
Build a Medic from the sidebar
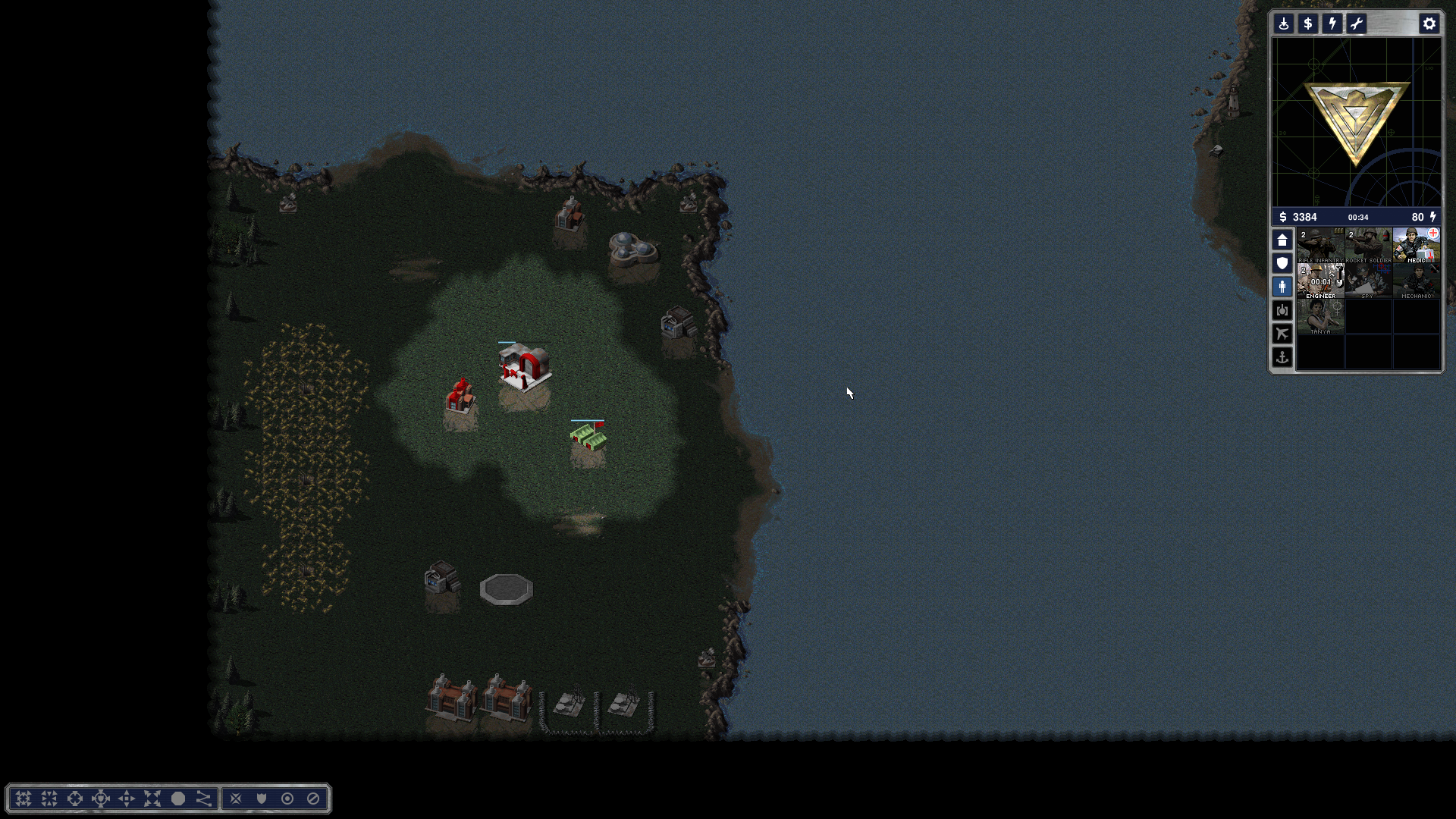[1416, 246]
